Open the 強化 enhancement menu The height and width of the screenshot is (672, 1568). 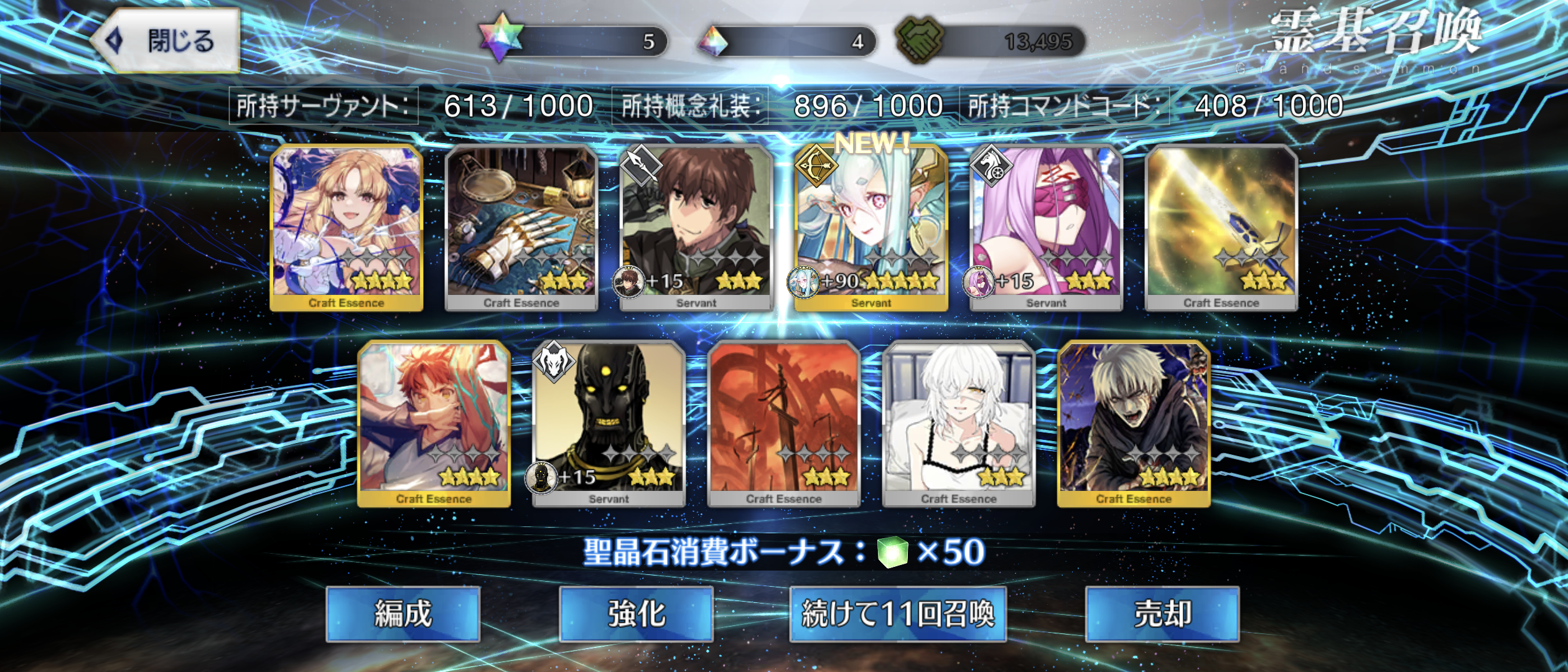click(636, 614)
